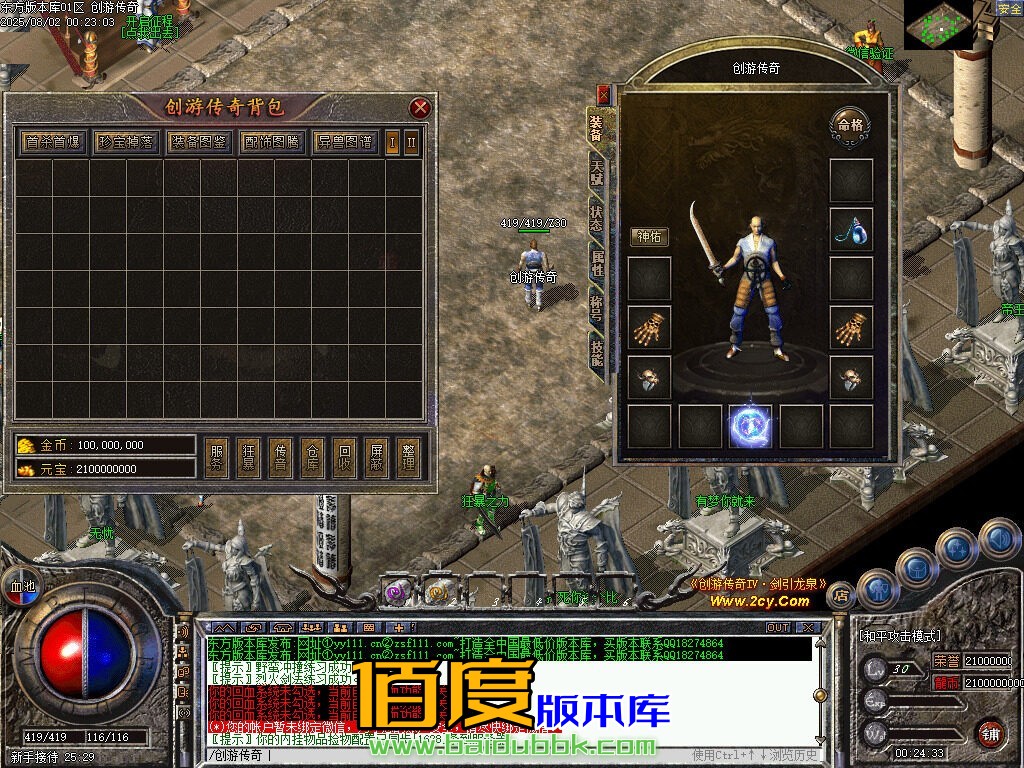Switch to backpack page II
The image size is (1024, 768).
[x=411, y=142]
